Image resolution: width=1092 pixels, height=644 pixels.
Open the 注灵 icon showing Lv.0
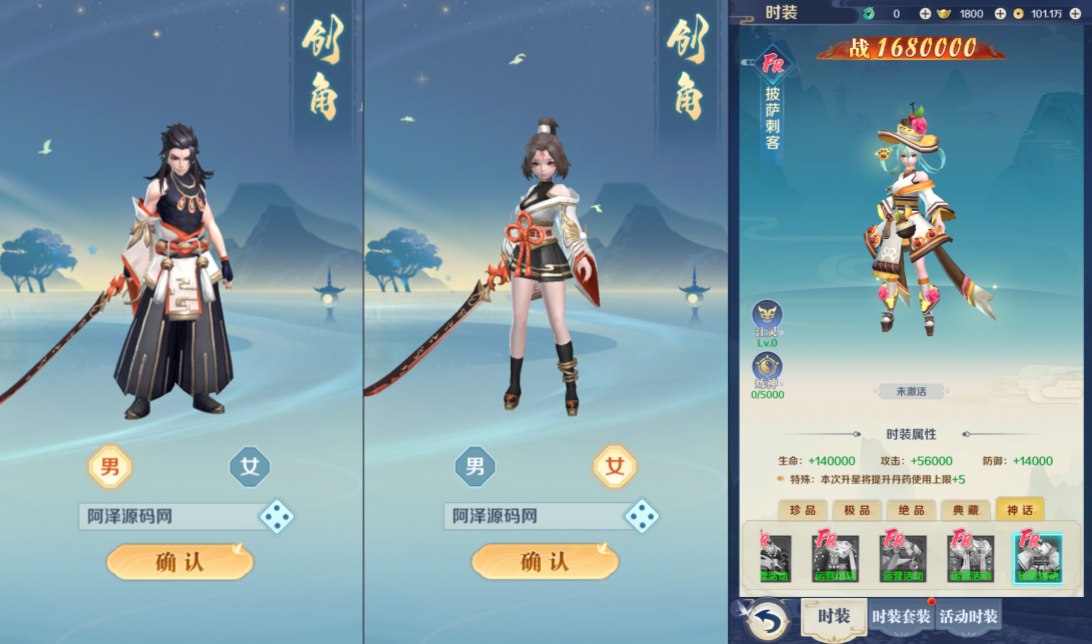coord(767,315)
